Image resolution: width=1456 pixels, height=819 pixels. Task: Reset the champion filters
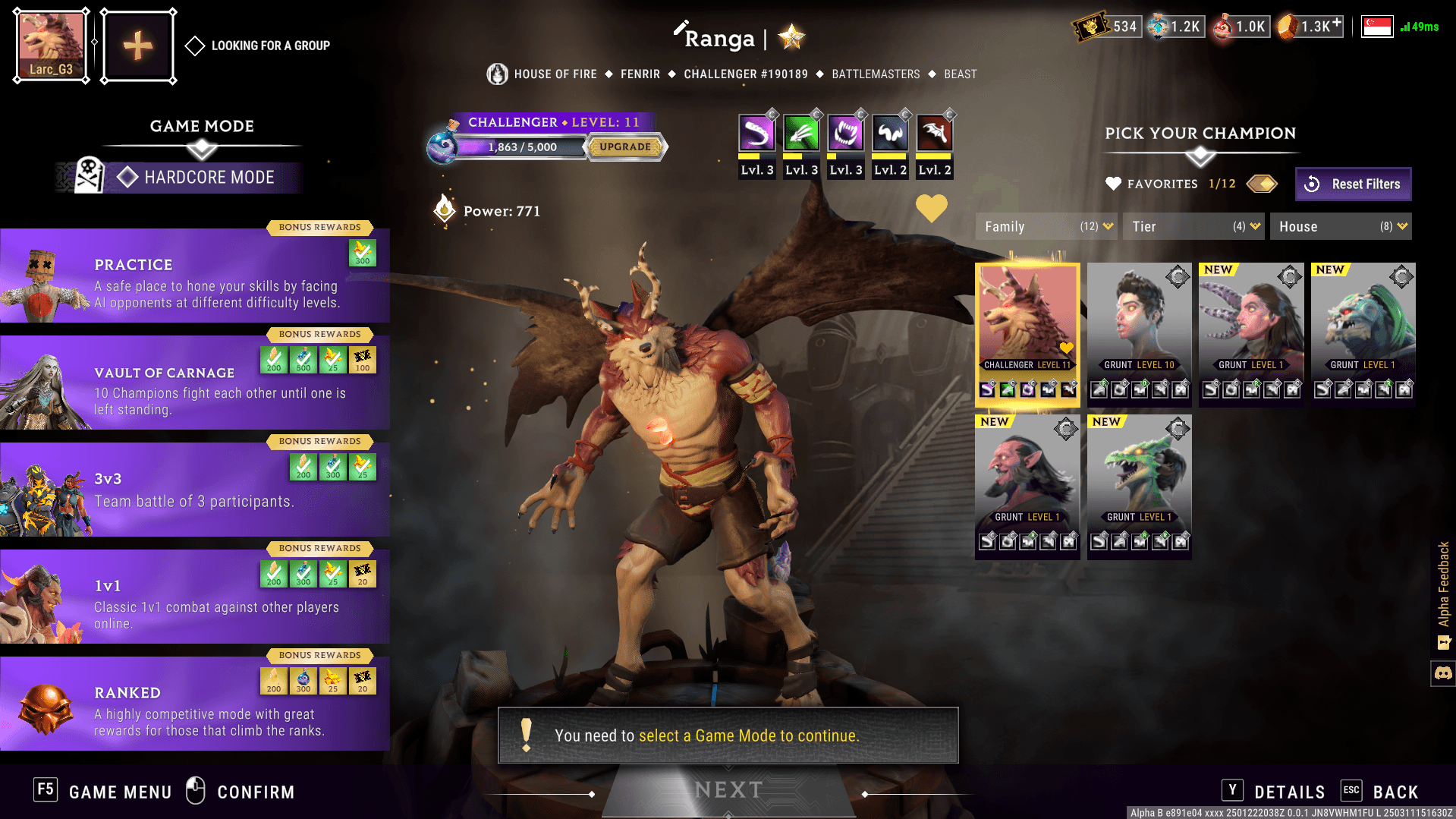pos(1354,184)
